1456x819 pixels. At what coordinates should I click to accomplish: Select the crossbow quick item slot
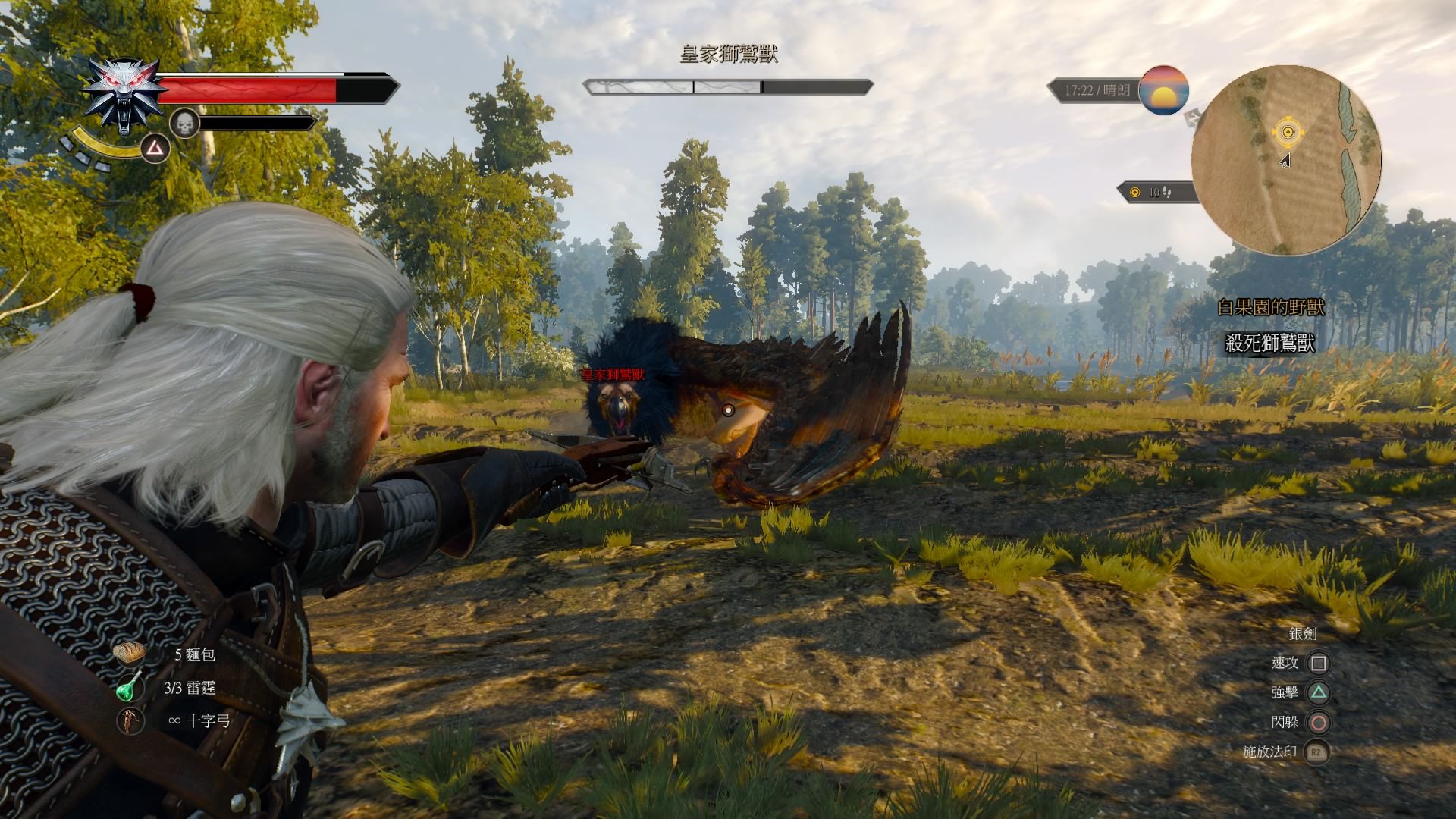130,720
